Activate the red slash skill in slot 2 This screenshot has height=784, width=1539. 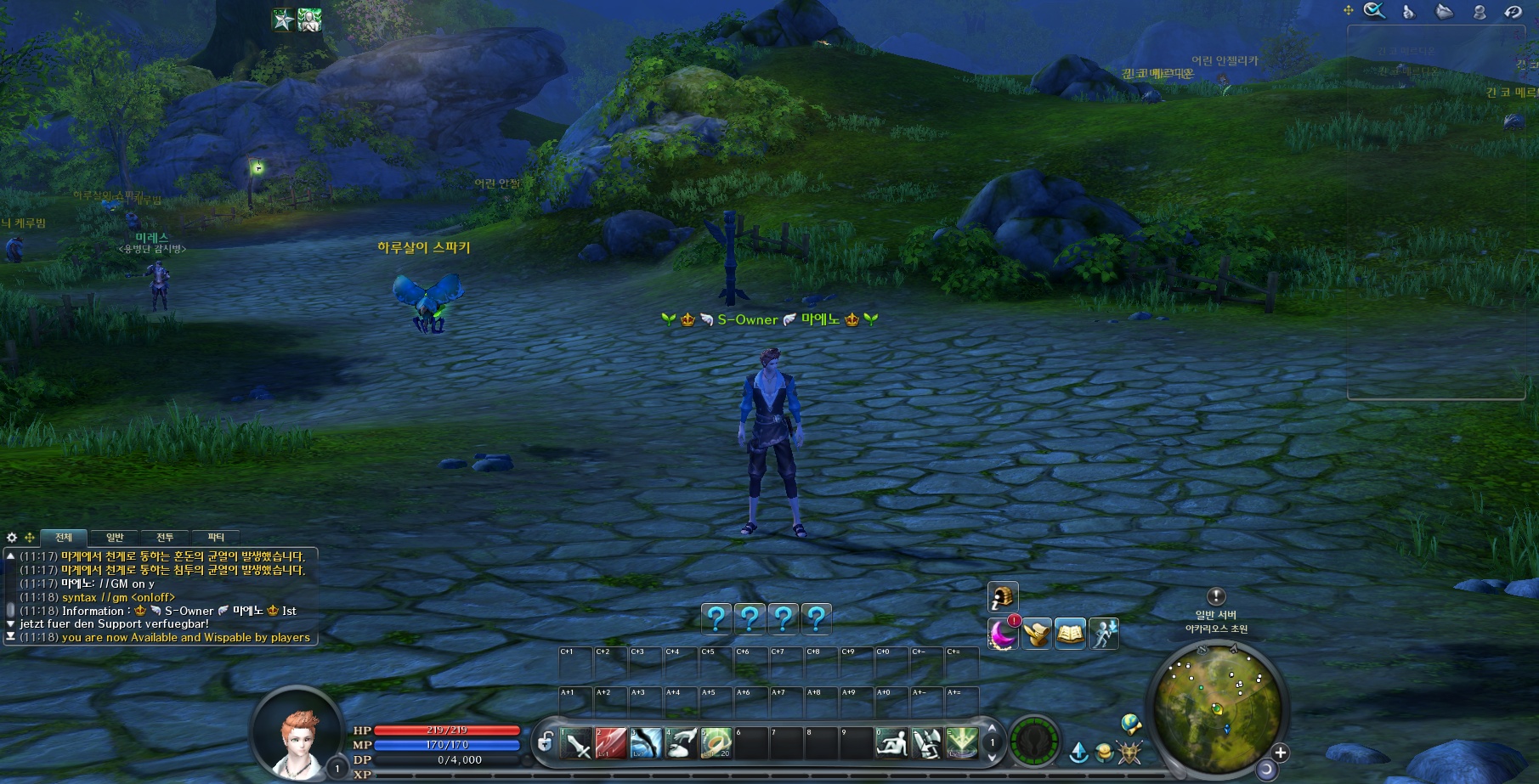point(611,743)
